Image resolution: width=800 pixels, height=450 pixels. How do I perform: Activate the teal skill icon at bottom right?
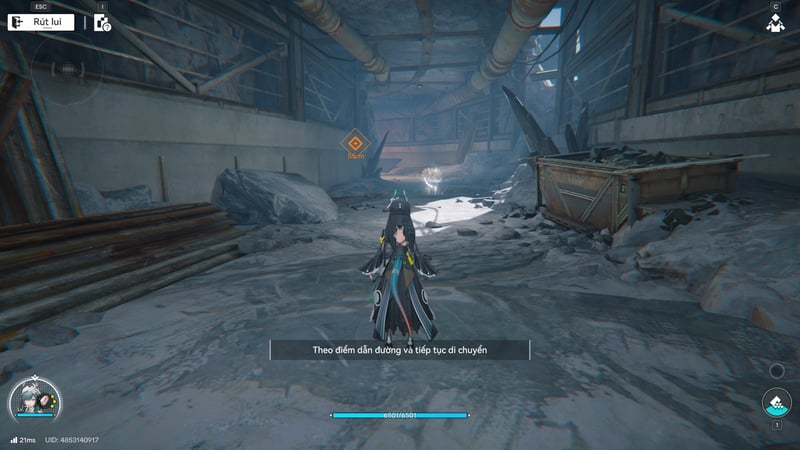776,403
